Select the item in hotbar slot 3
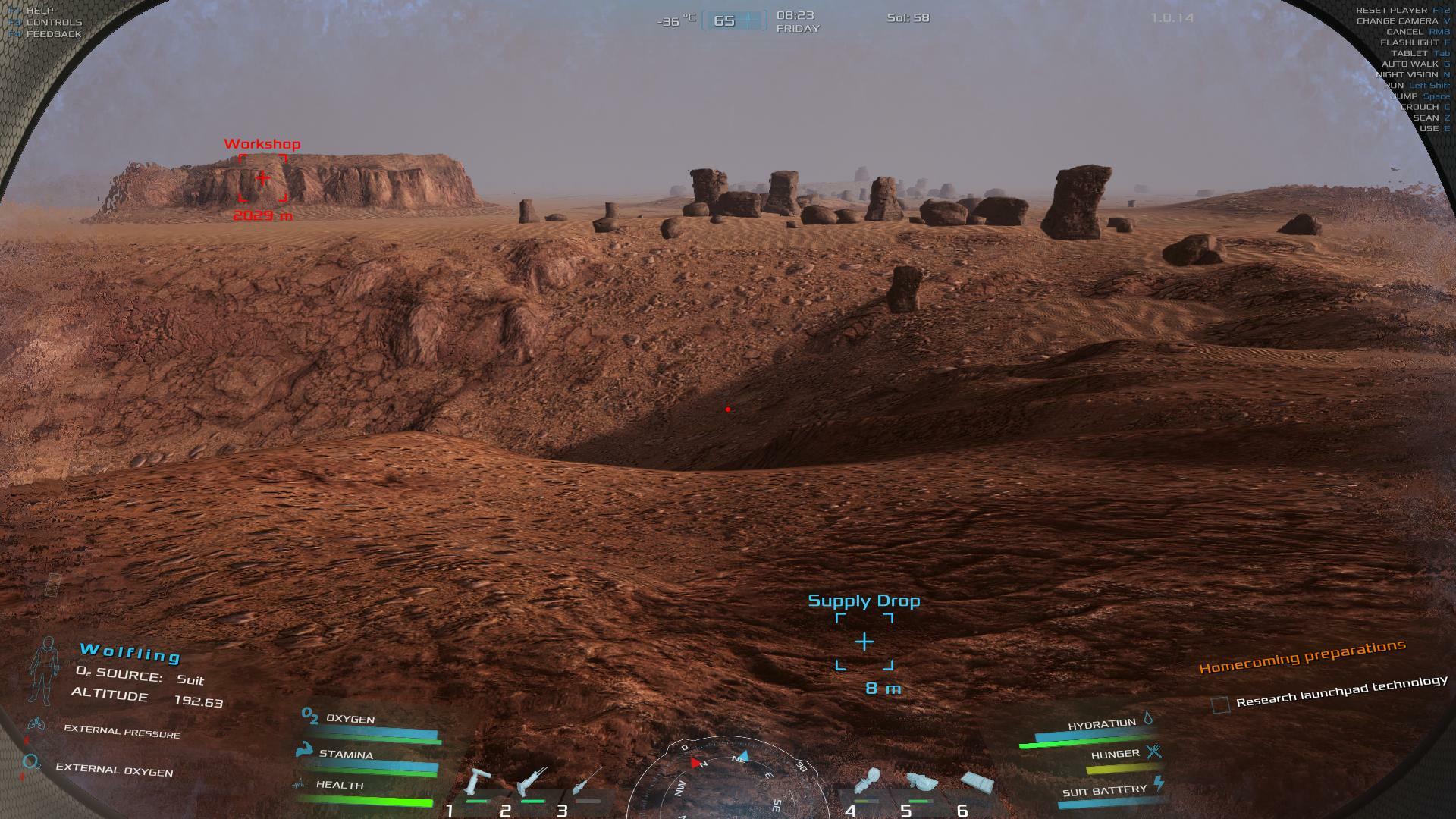1456x819 pixels. coord(588,781)
